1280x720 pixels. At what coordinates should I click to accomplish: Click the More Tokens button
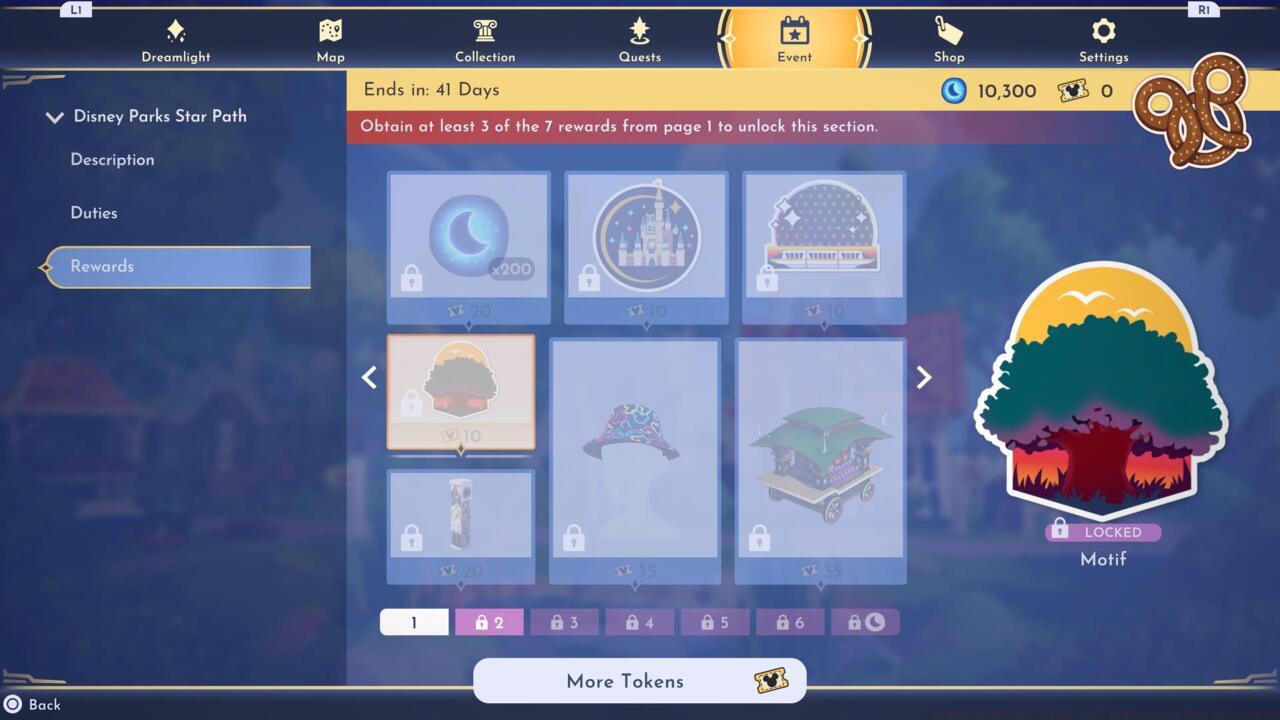coord(639,681)
